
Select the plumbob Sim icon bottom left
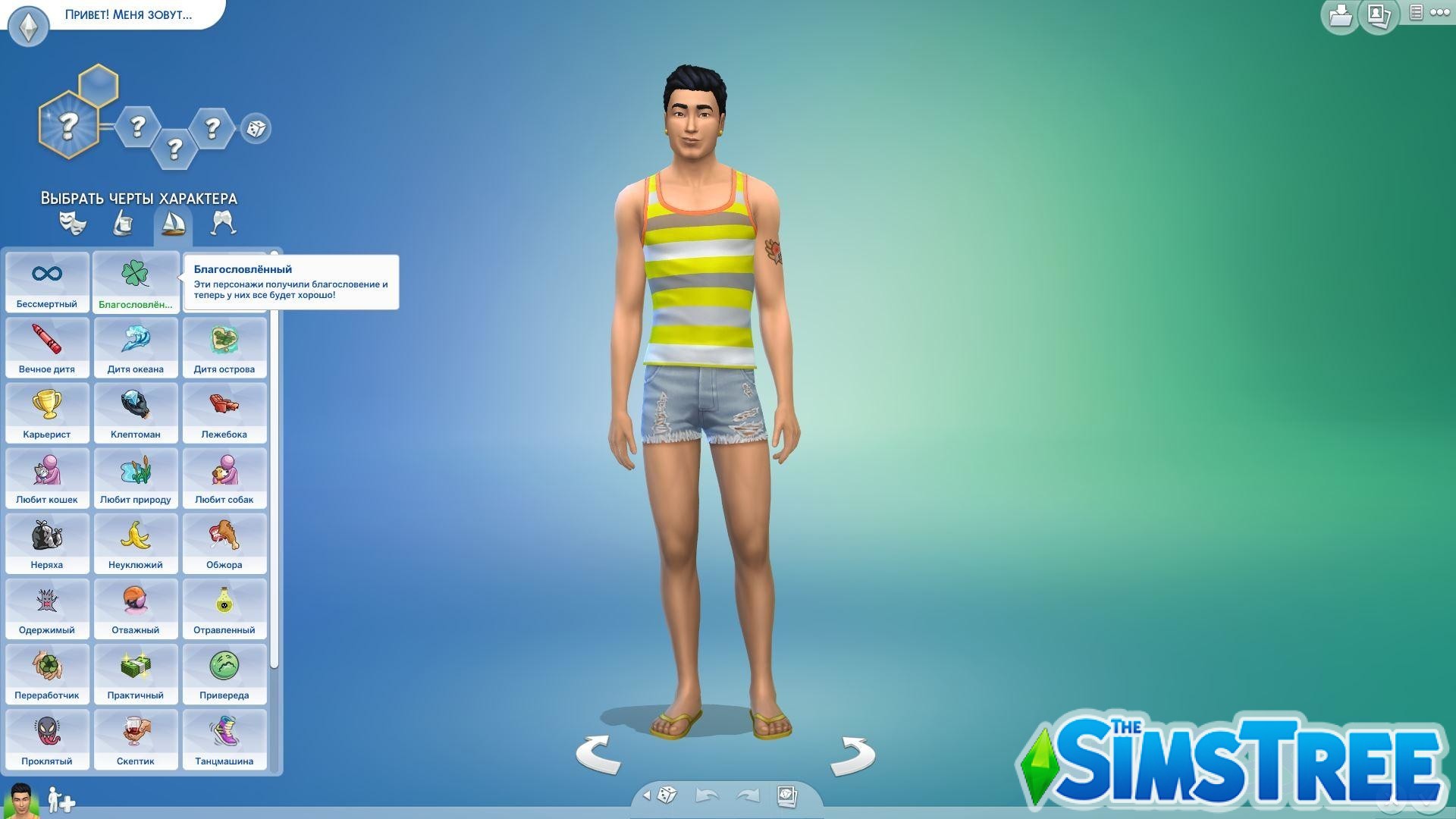(23, 800)
